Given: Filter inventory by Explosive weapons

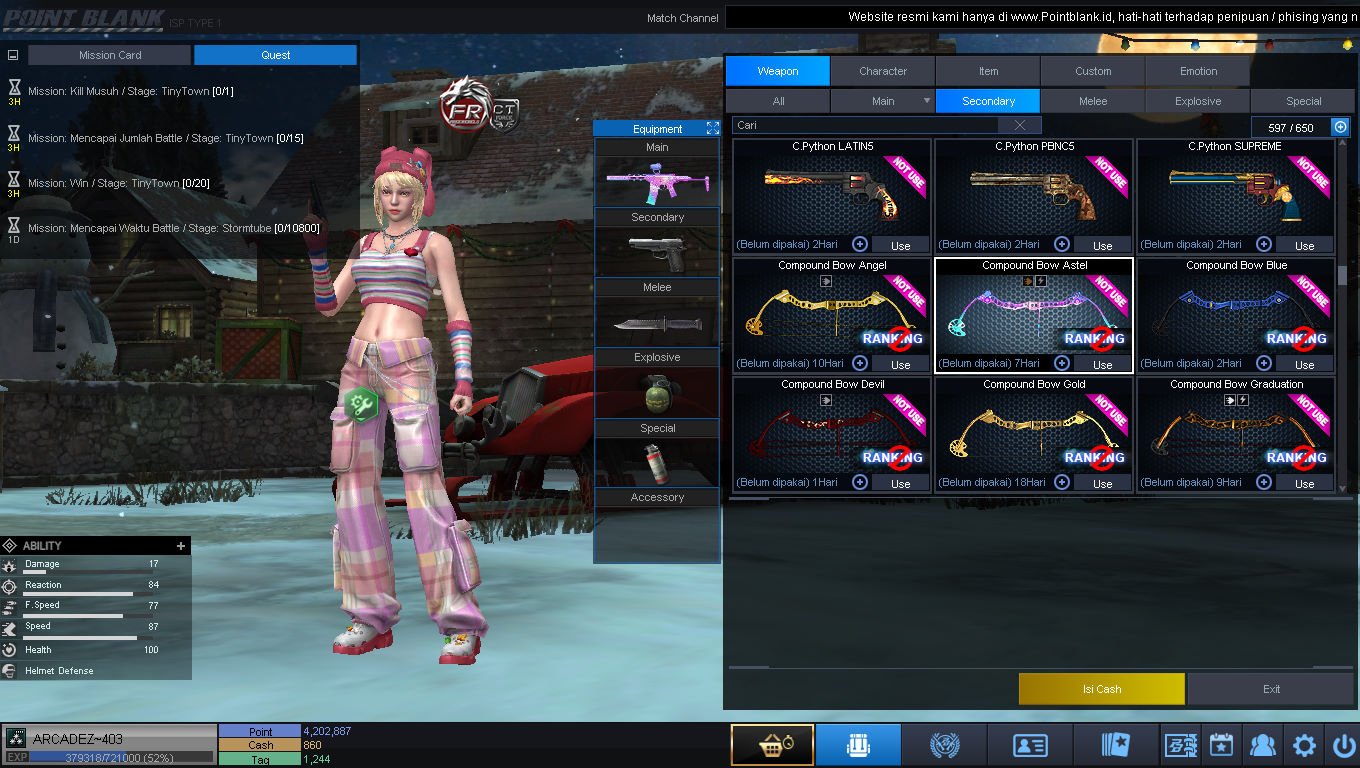Looking at the screenshot, I should pos(1198,101).
